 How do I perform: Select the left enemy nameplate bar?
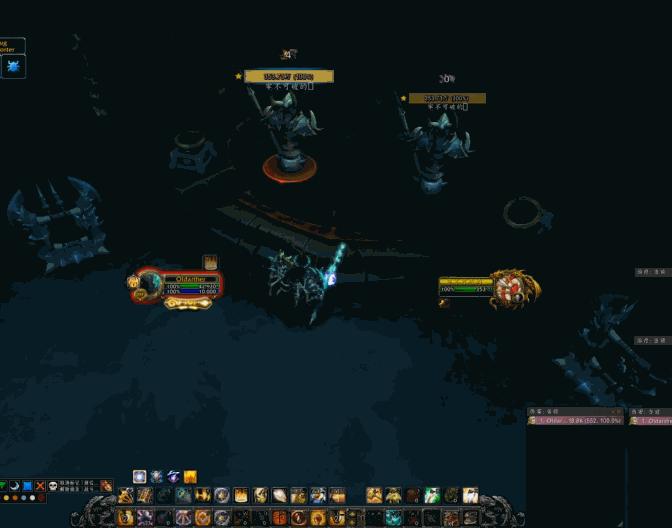click(289, 76)
